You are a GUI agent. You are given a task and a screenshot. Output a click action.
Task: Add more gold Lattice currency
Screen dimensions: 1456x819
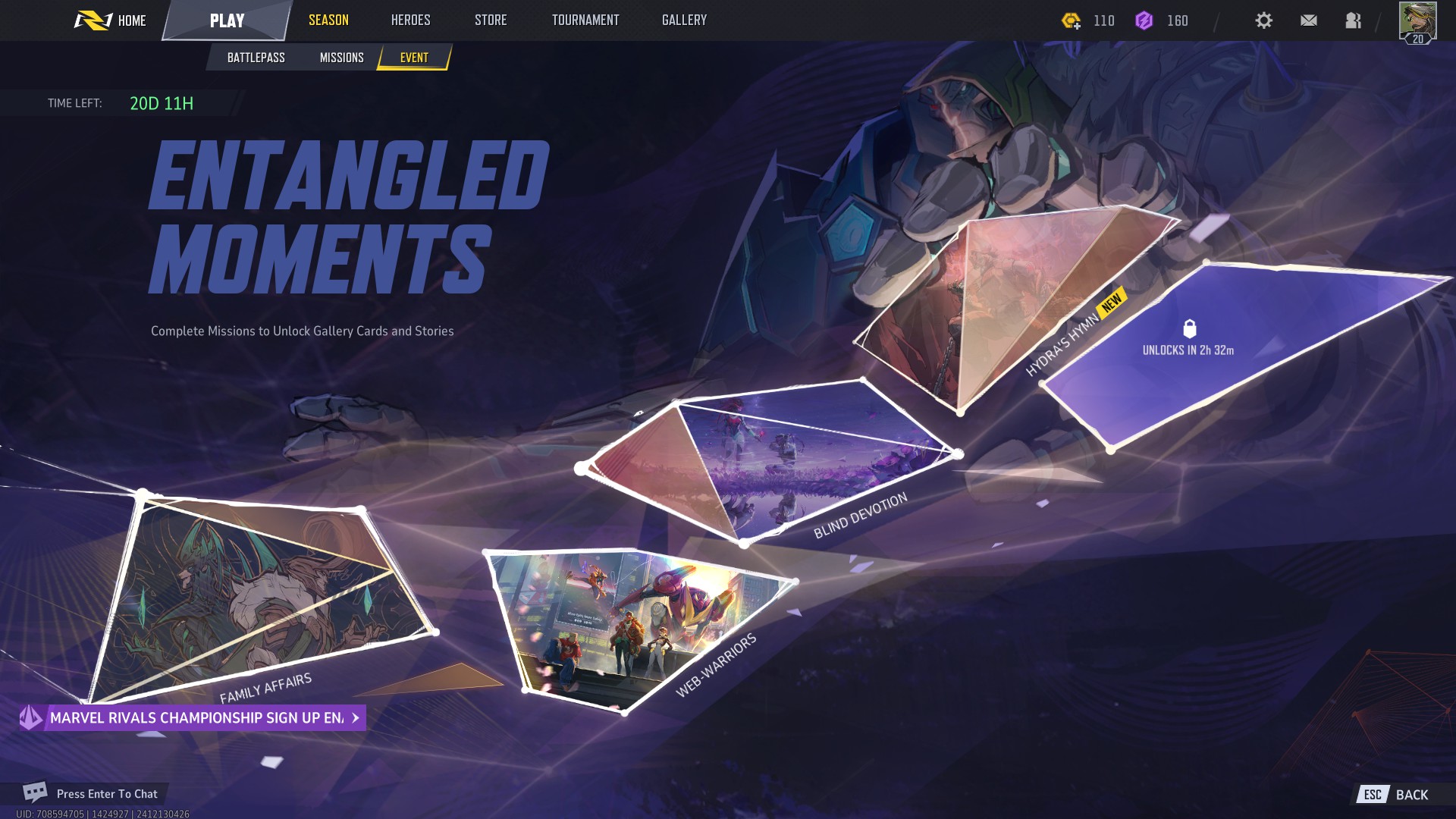[1072, 21]
